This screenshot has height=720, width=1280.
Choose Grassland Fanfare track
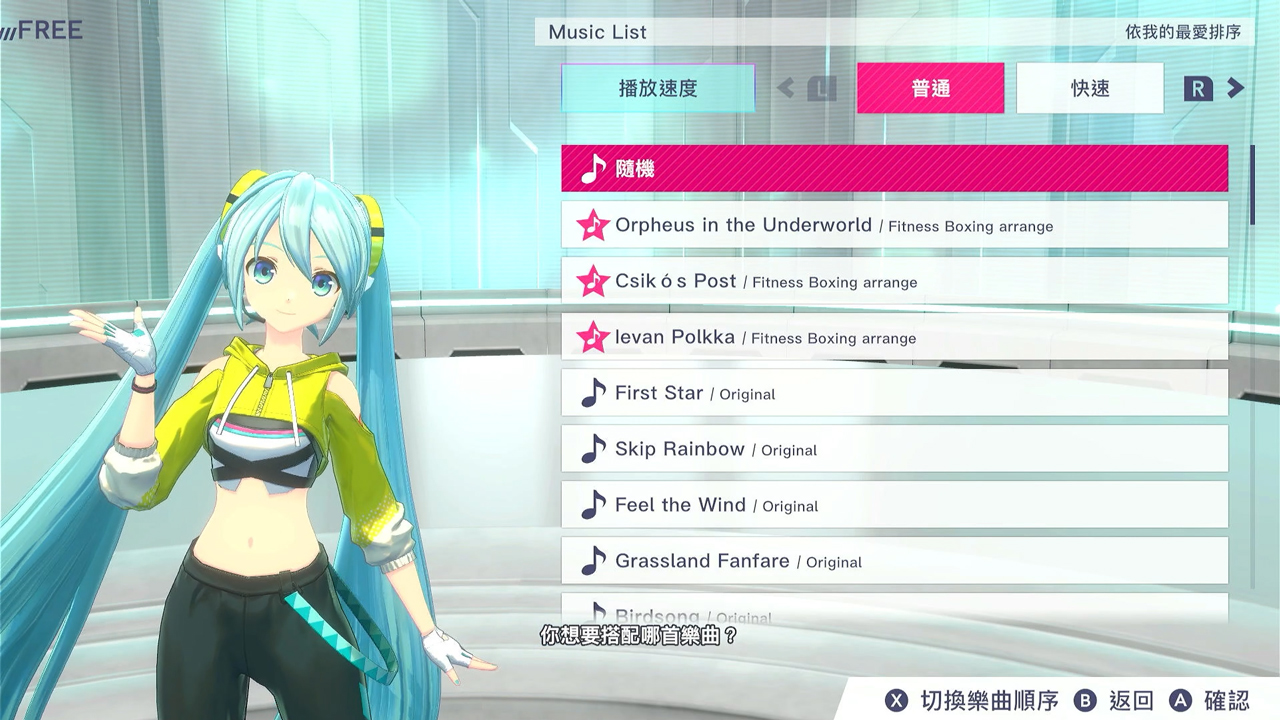[x=894, y=561]
